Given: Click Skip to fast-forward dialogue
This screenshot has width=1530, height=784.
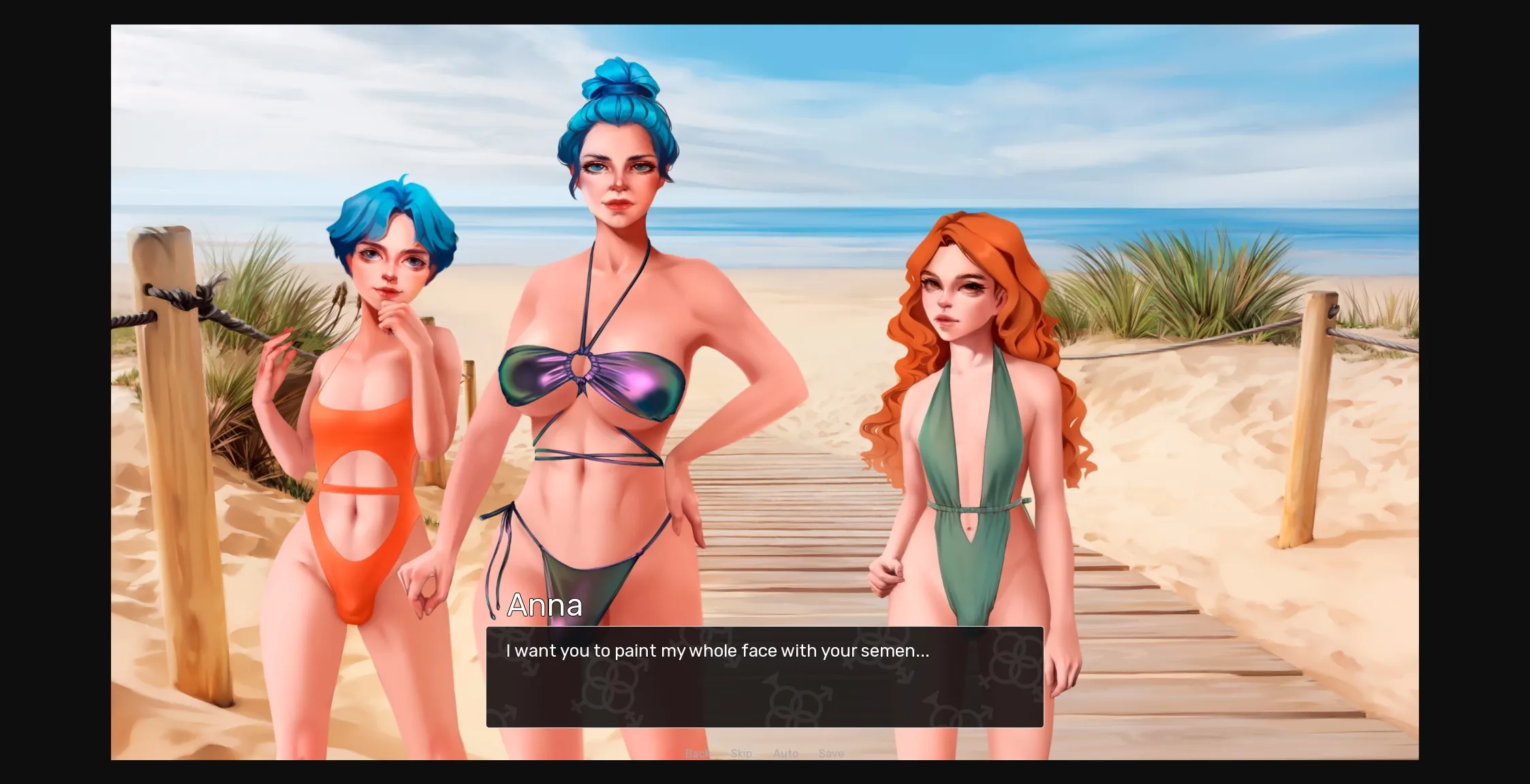Looking at the screenshot, I should tap(740, 753).
